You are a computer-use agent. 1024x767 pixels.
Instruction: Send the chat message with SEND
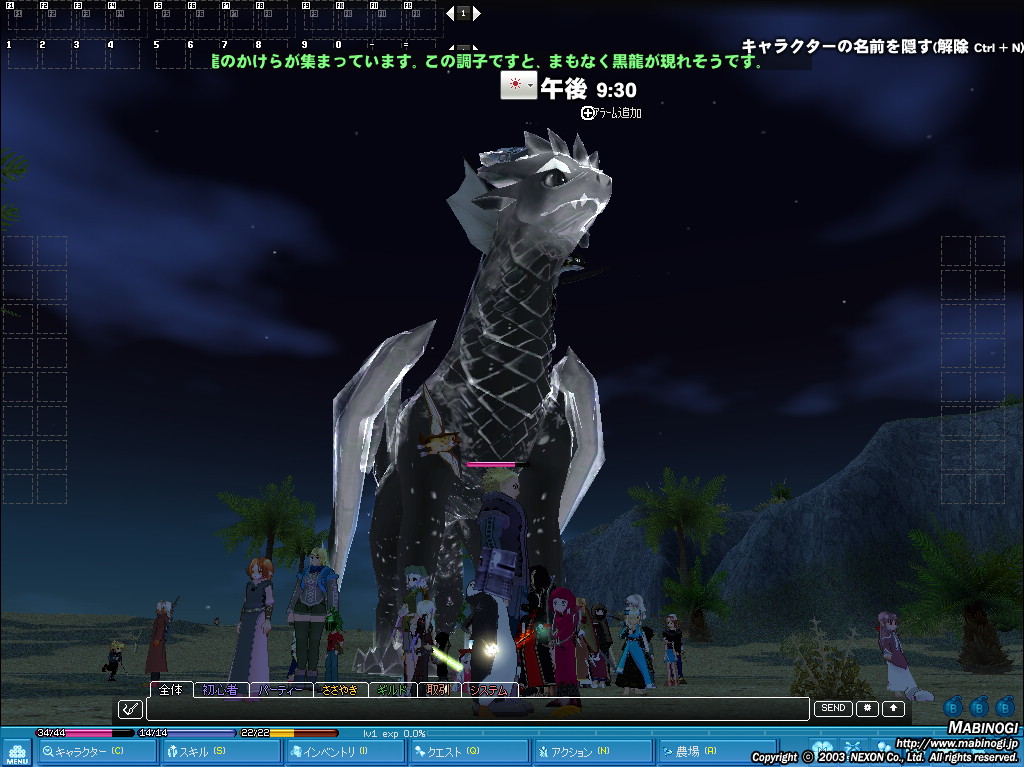pos(833,708)
